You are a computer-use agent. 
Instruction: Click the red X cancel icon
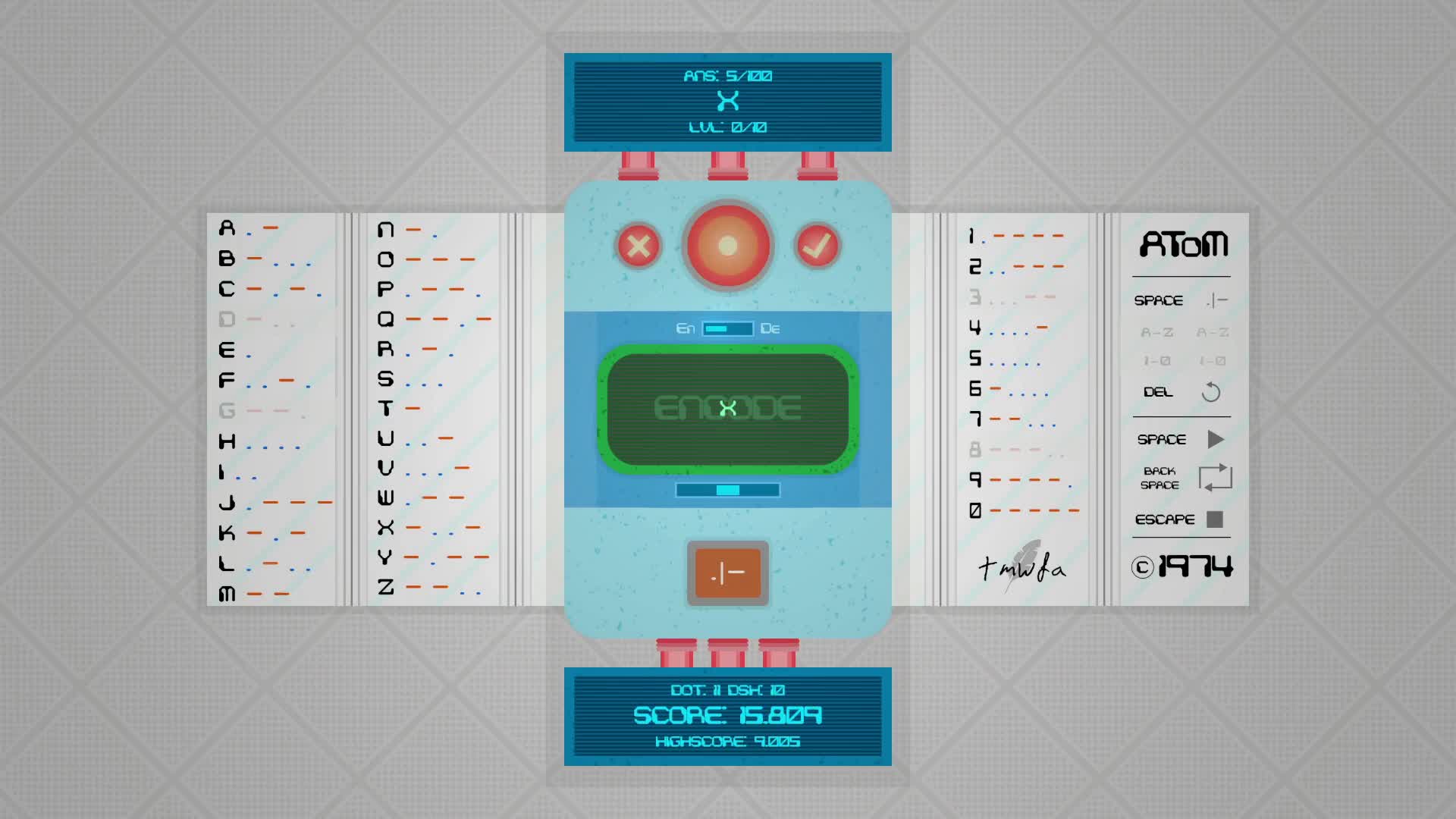click(638, 246)
